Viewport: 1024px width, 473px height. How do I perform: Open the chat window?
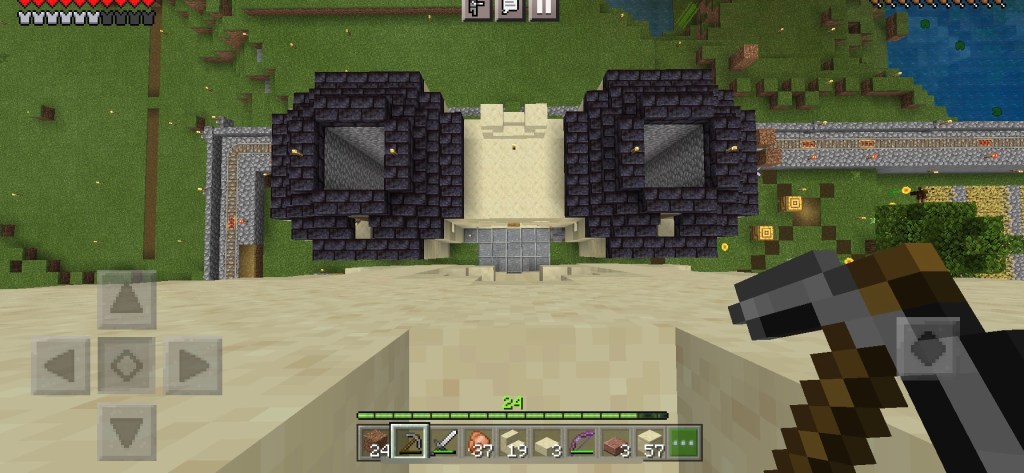tap(509, 9)
